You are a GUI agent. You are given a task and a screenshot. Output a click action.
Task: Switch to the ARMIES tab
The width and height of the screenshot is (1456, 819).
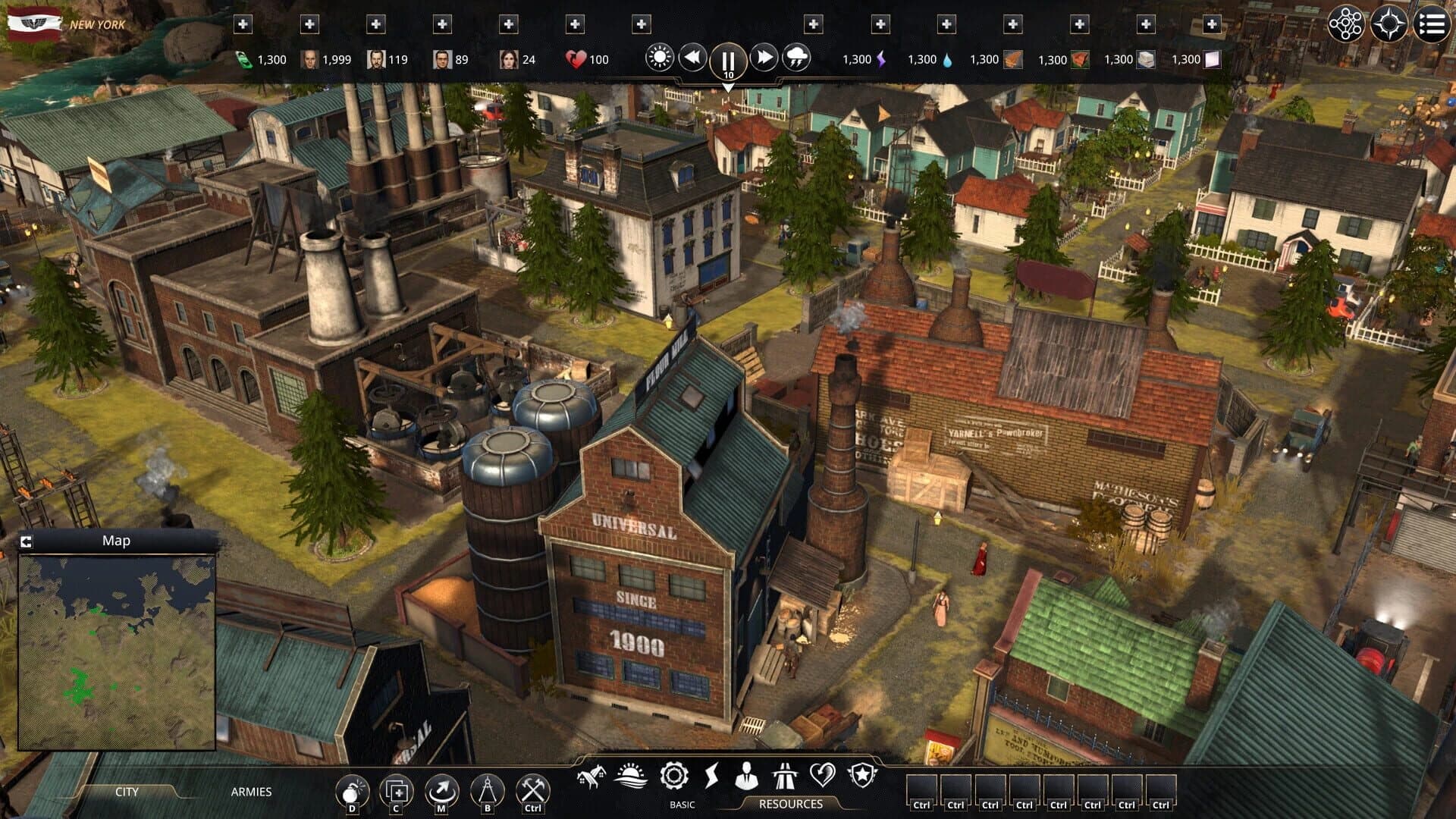coord(251,792)
